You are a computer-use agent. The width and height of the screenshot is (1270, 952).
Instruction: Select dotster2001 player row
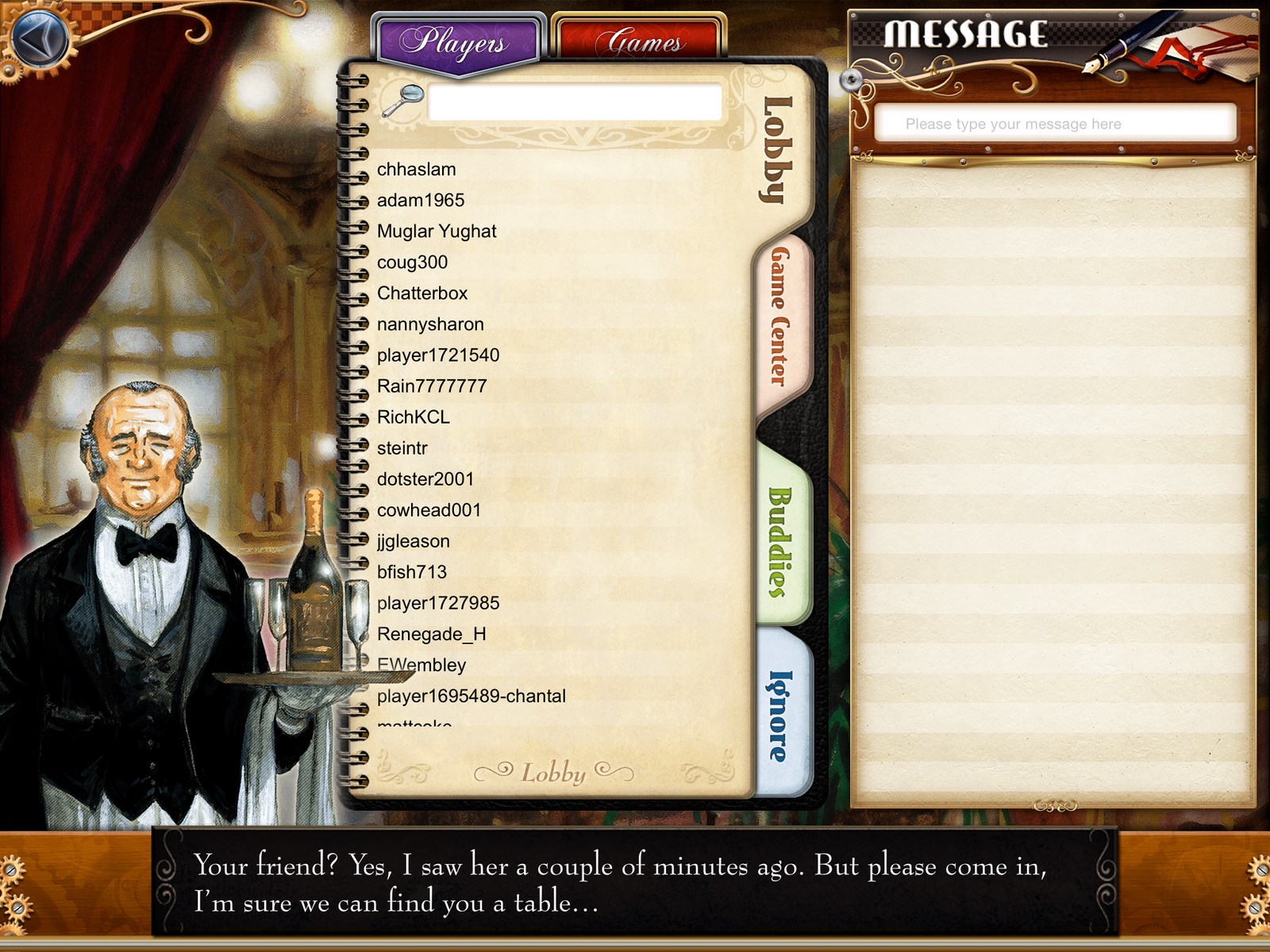pyautogui.click(x=425, y=479)
